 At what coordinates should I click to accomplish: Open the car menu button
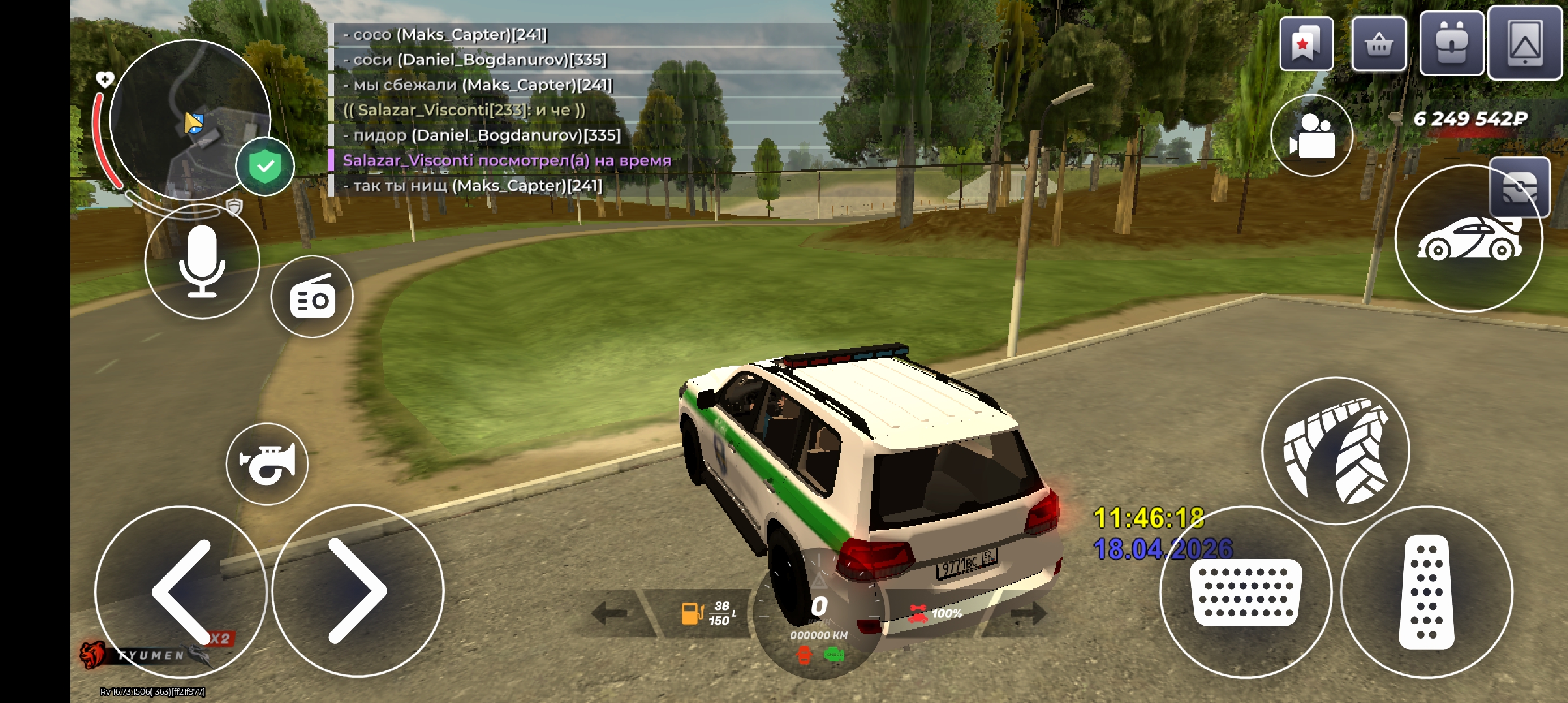(x=1468, y=240)
